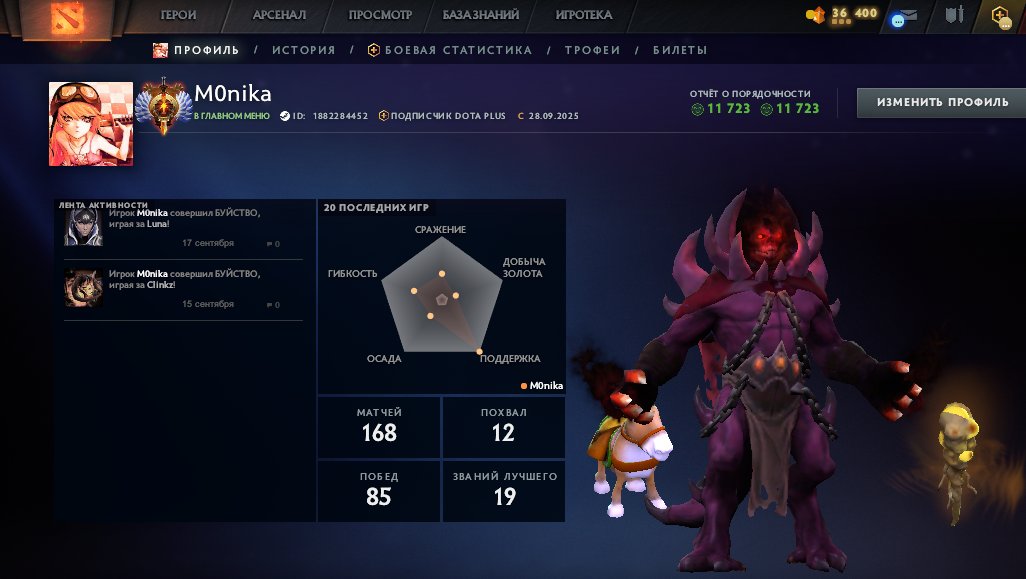Click M0nika's profile avatar picture
This screenshot has width=1026, height=579.
(x=91, y=124)
